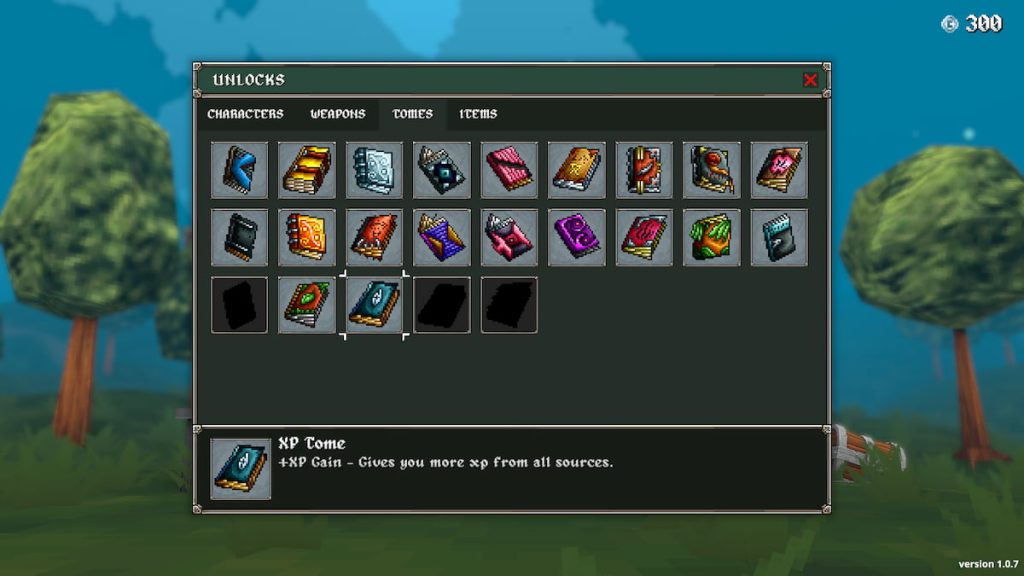Select the blue chevron tome
The image size is (1024, 576).
coord(240,170)
